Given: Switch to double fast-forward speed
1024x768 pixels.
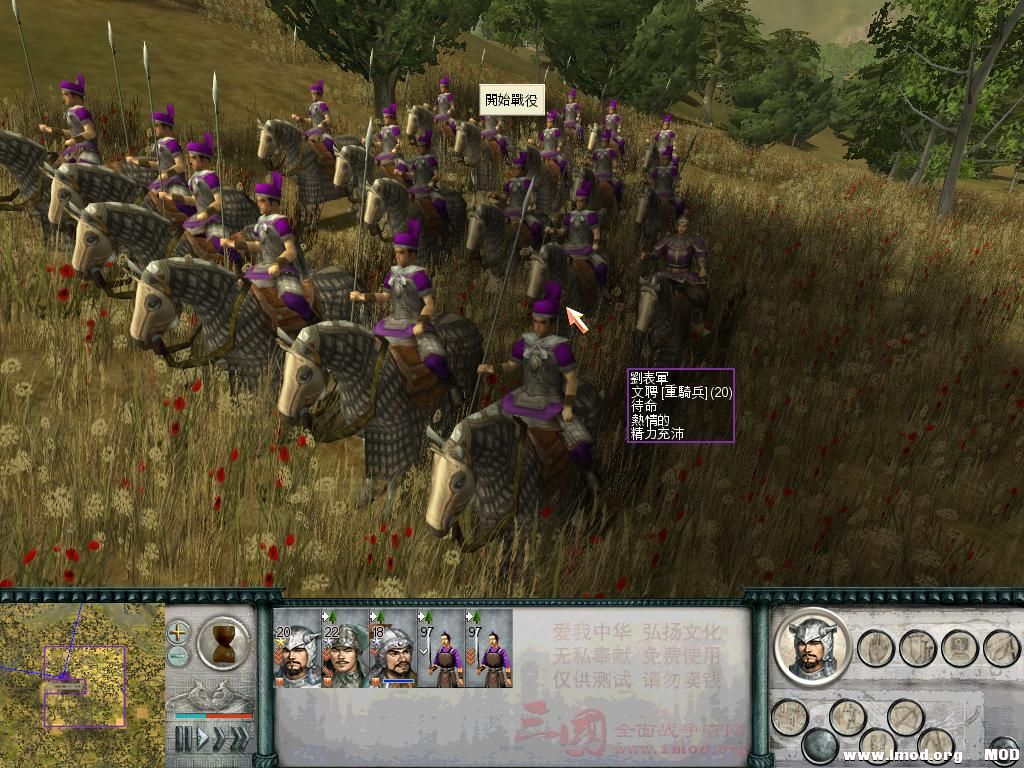Looking at the screenshot, I should [217, 739].
